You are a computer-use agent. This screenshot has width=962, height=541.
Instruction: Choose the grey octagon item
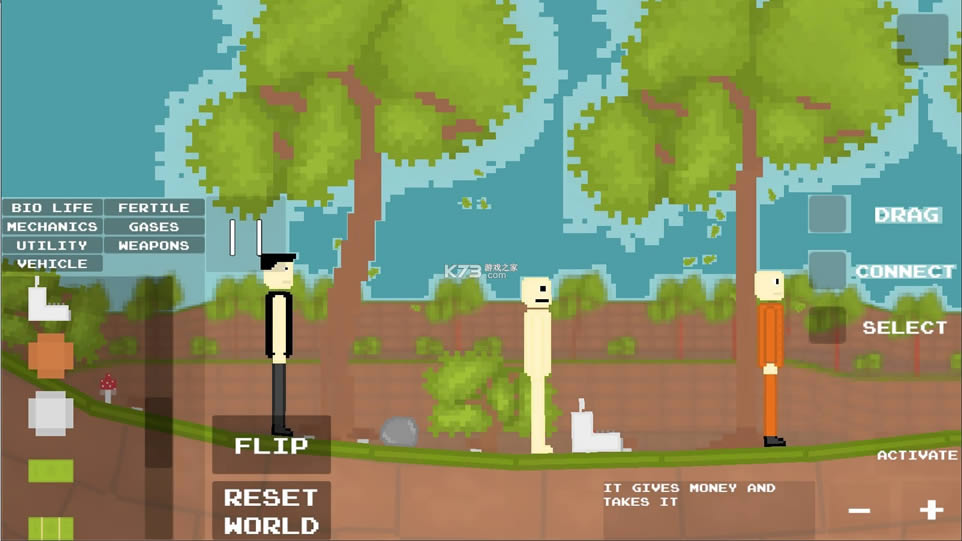click(x=50, y=413)
